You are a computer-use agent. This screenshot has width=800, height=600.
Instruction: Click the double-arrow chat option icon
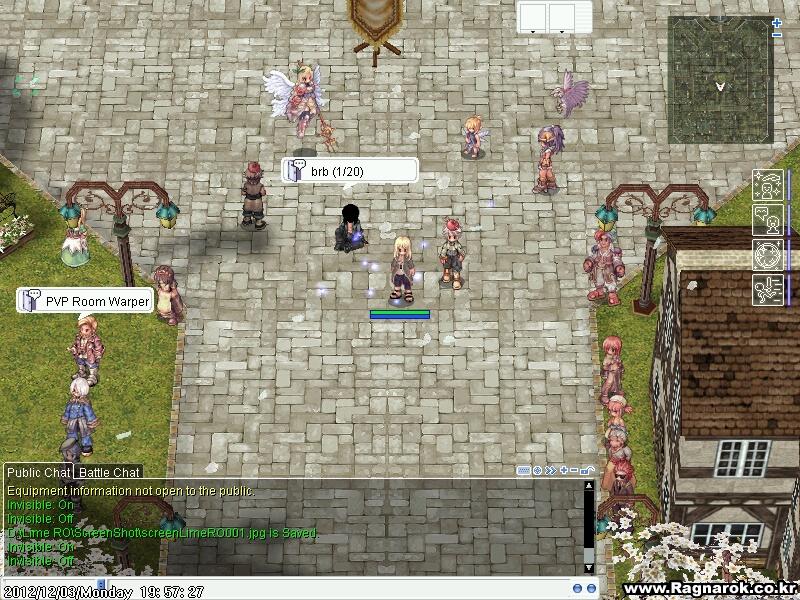[x=551, y=470]
